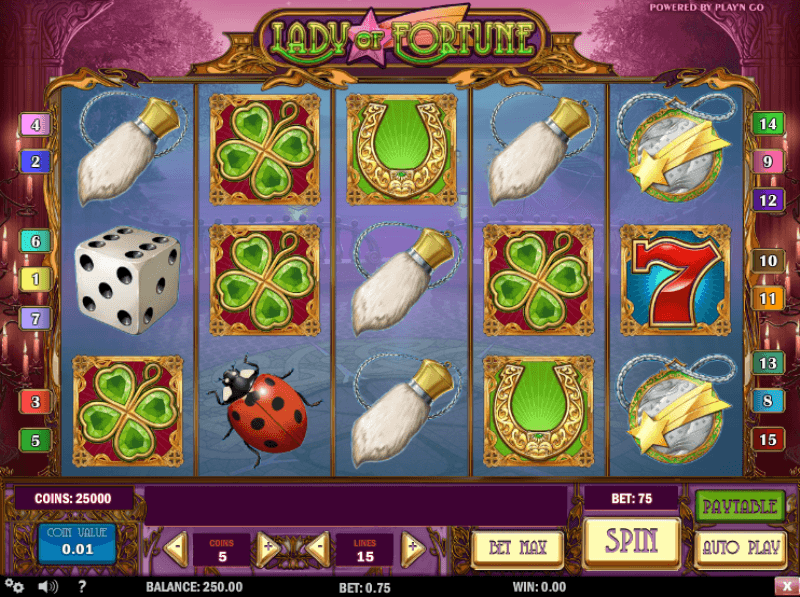Toggle the sound speaker icon
Image resolution: width=800 pixels, height=597 pixels.
(45, 586)
